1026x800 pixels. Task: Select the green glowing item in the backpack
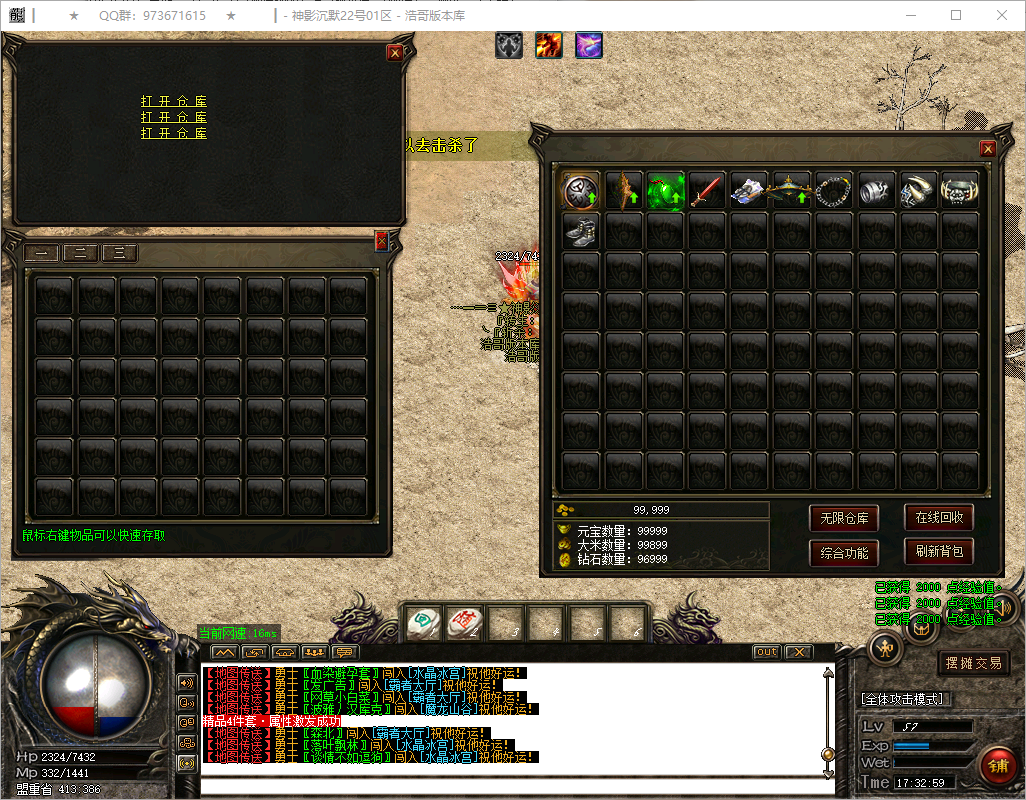pos(665,189)
